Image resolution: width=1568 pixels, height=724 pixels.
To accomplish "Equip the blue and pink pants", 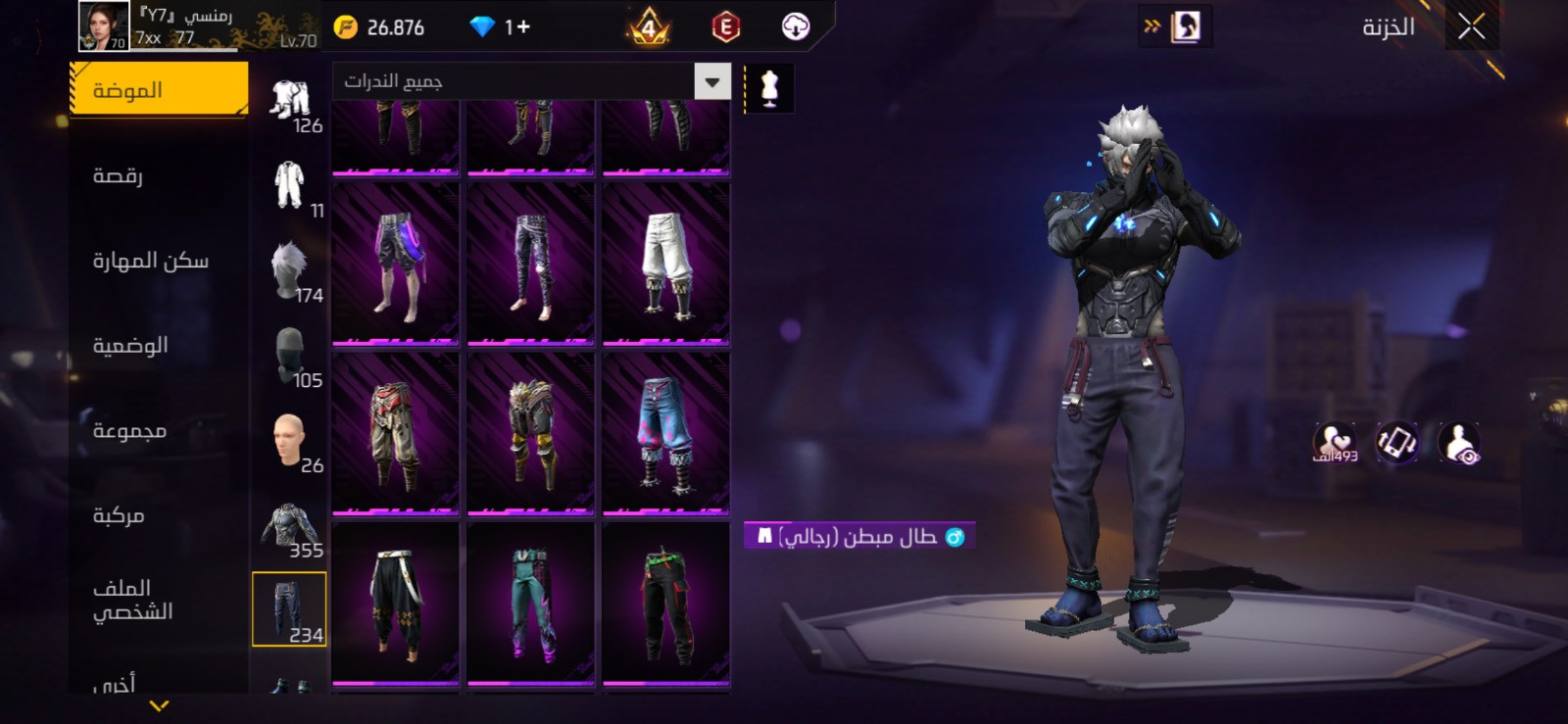I will [666, 433].
